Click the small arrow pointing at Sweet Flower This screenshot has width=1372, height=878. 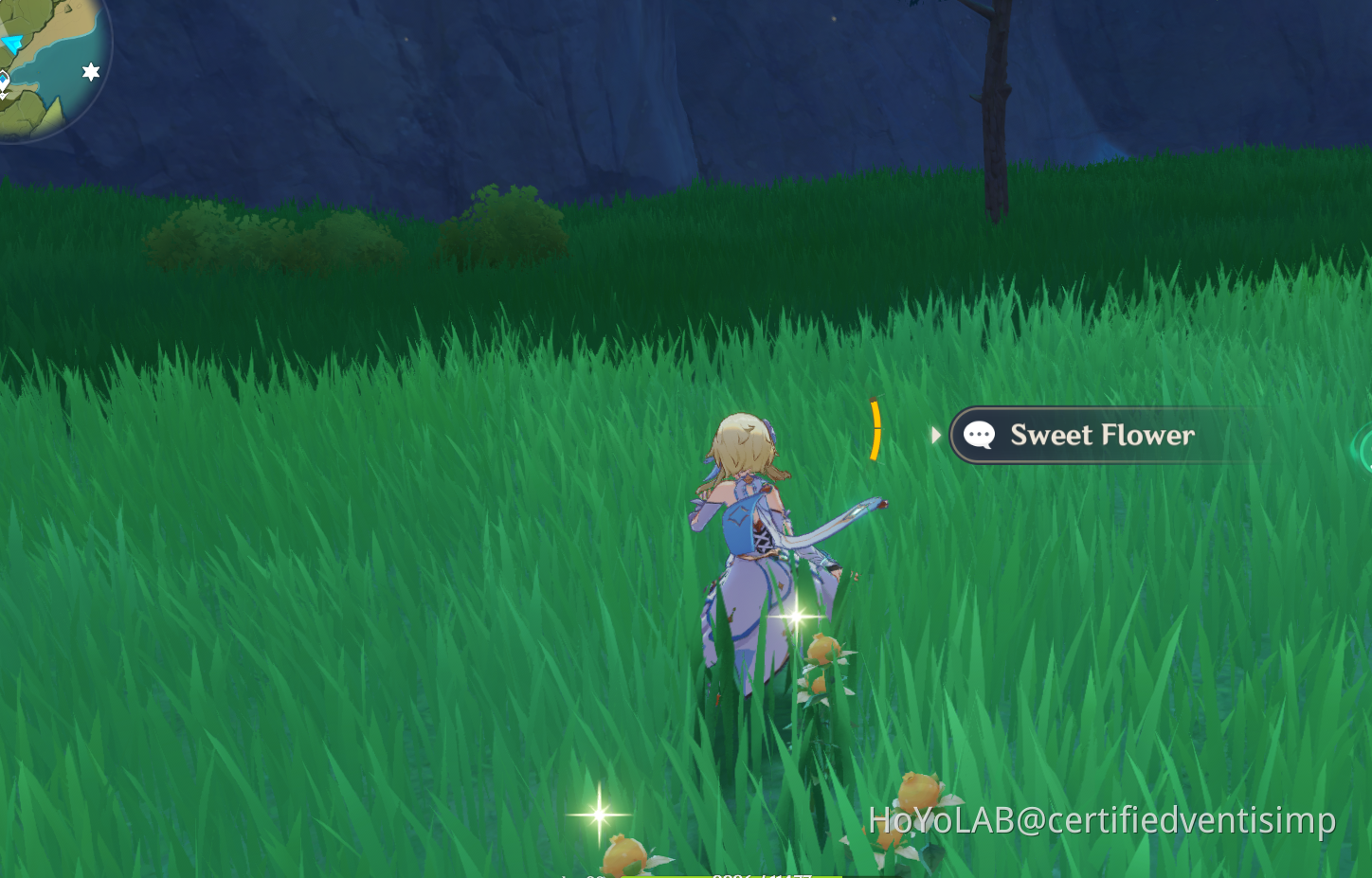(937, 435)
